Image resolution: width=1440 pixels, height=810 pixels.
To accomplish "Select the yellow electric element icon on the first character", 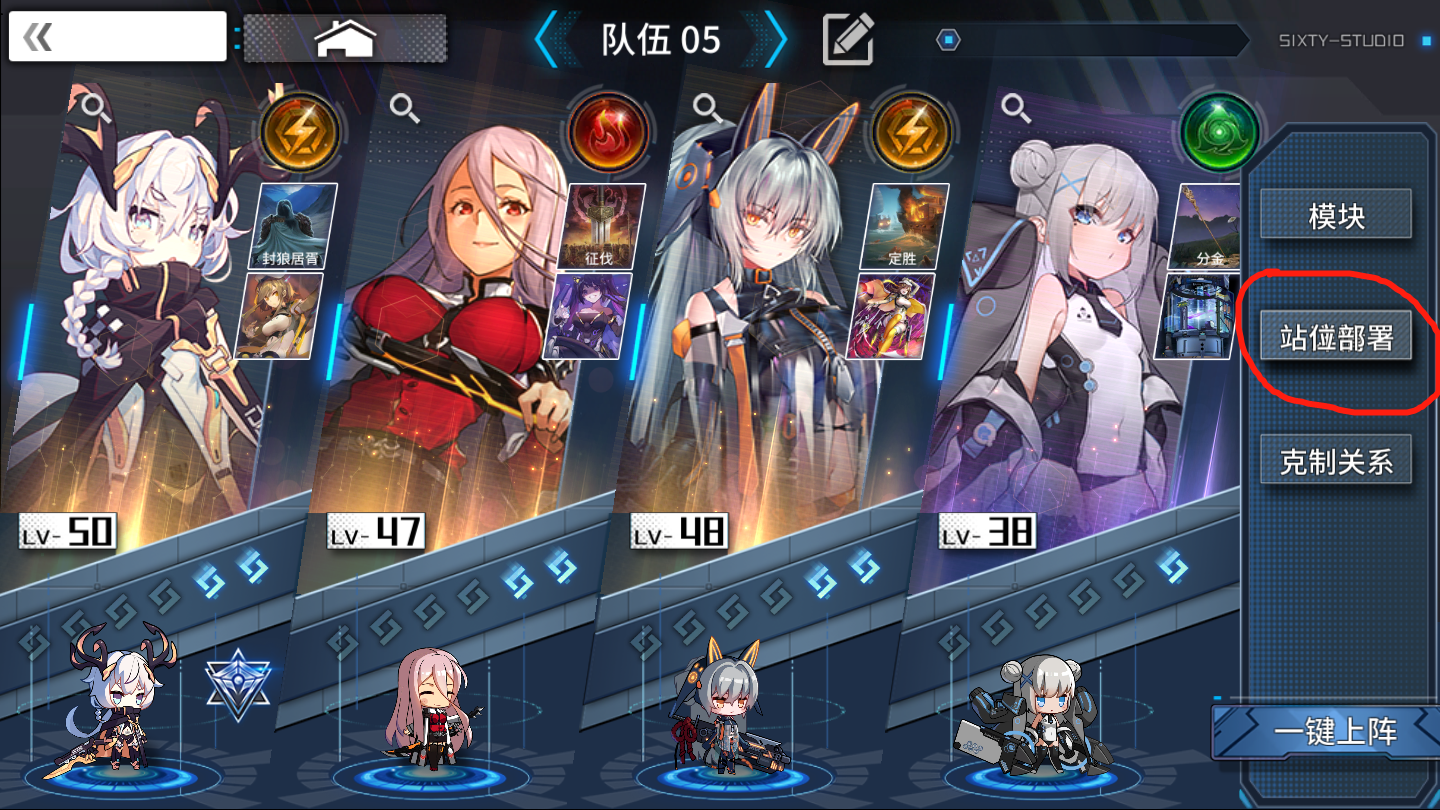I will [x=299, y=131].
